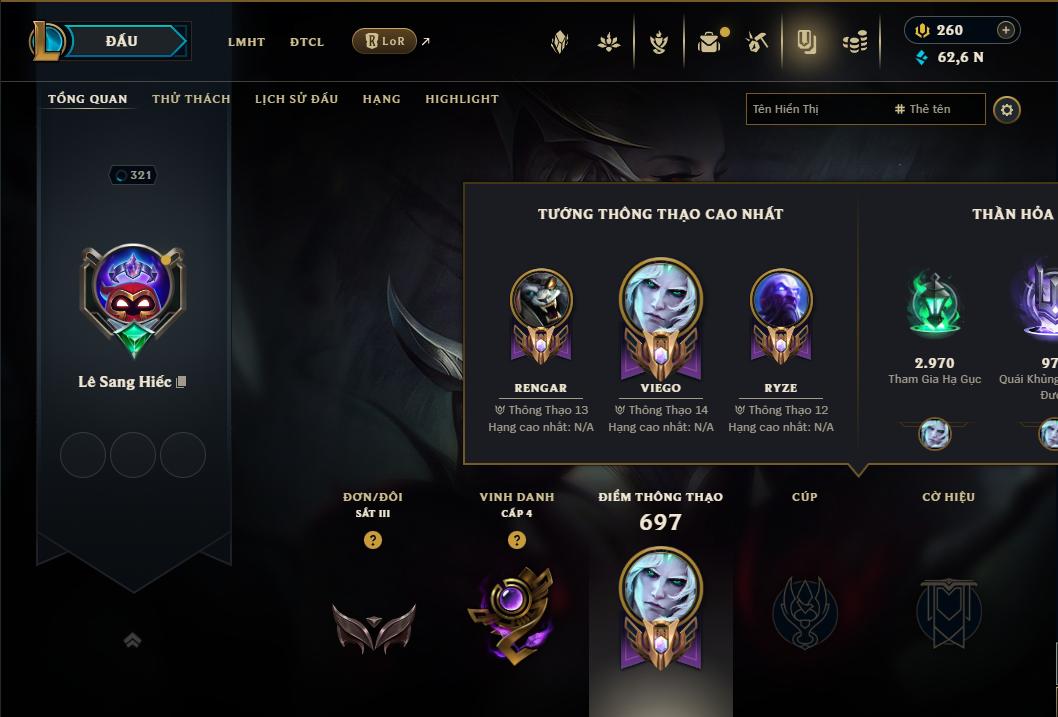Click the plus button to buy RP
Screen dimensions: 1058x717
click(1005, 30)
